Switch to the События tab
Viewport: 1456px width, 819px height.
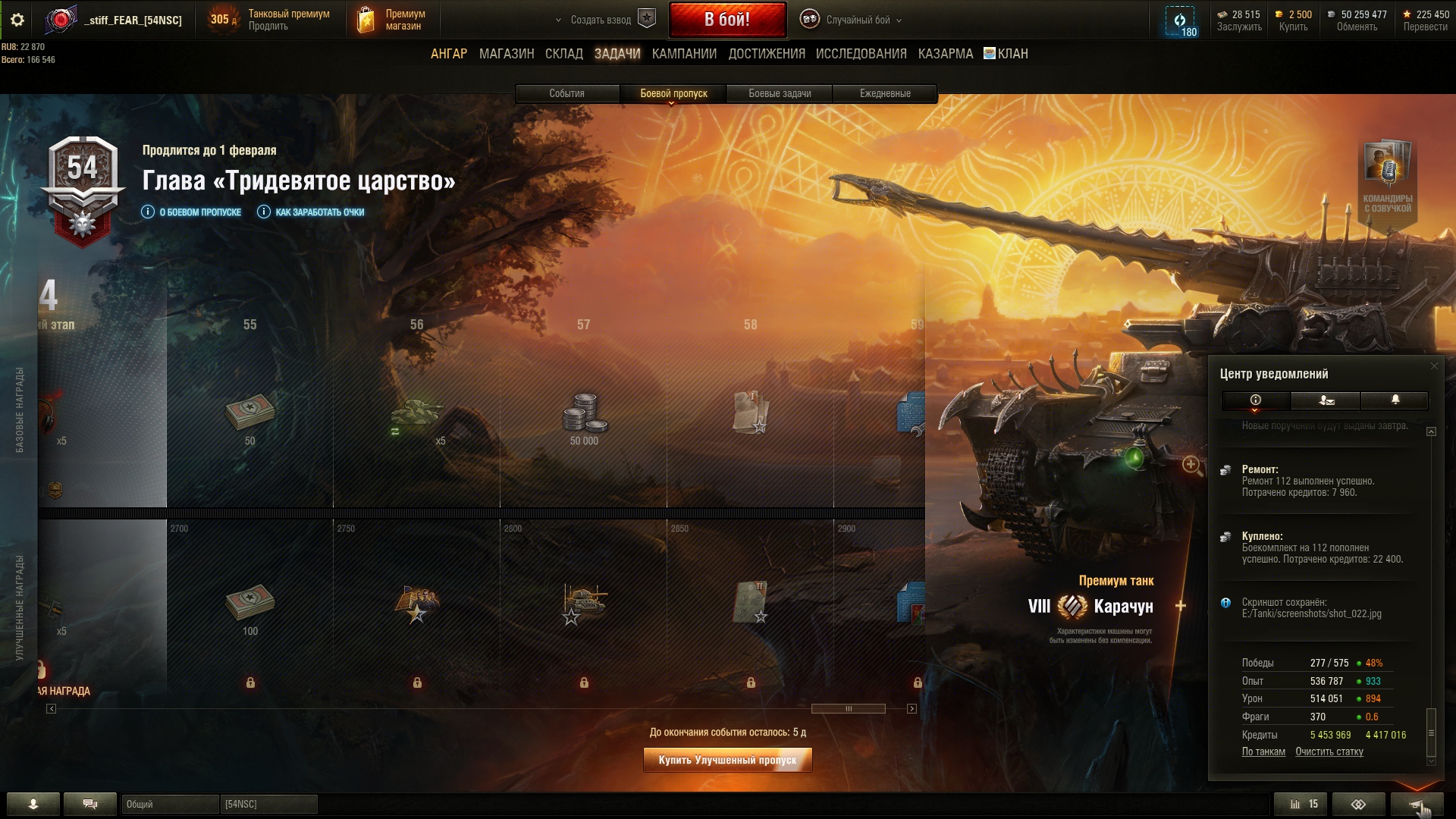point(566,93)
